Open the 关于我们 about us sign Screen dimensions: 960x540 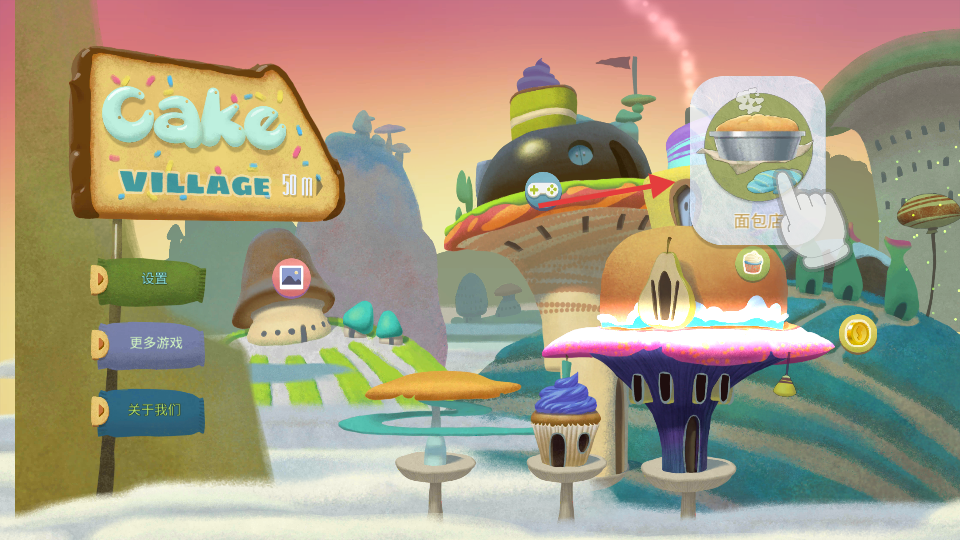(x=153, y=410)
